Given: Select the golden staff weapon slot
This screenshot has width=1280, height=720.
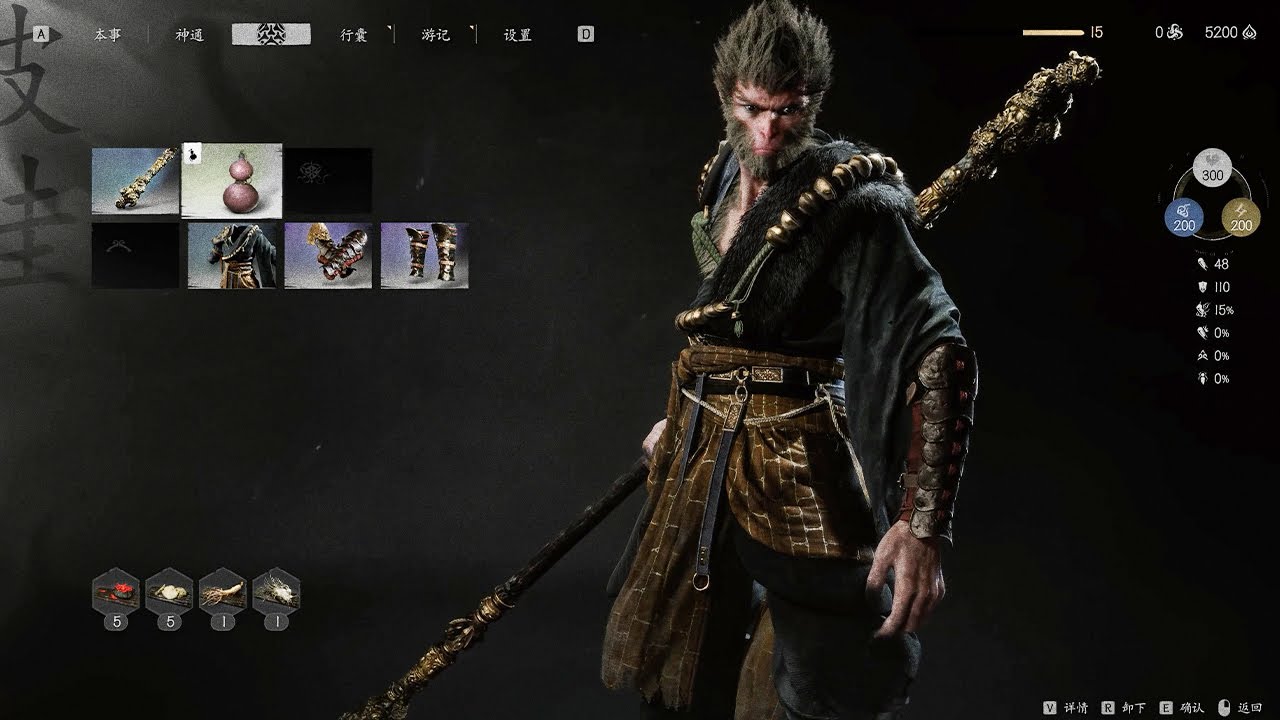Looking at the screenshot, I should pyautogui.click(x=135, y=181).
